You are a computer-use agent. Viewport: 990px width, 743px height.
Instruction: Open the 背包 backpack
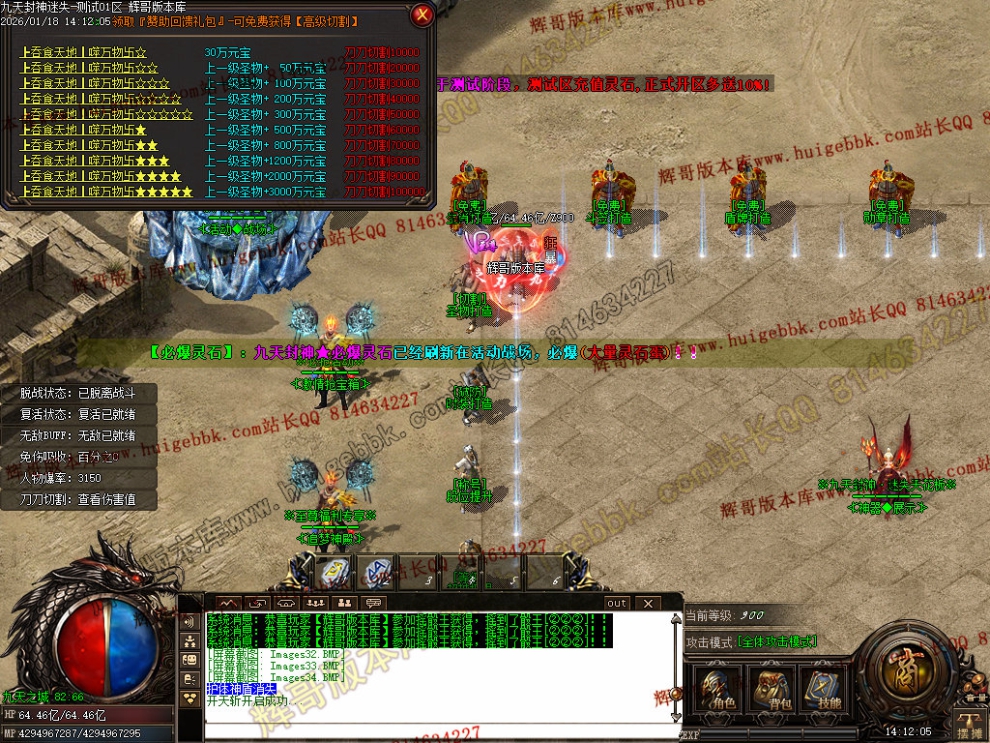(770, 688)
